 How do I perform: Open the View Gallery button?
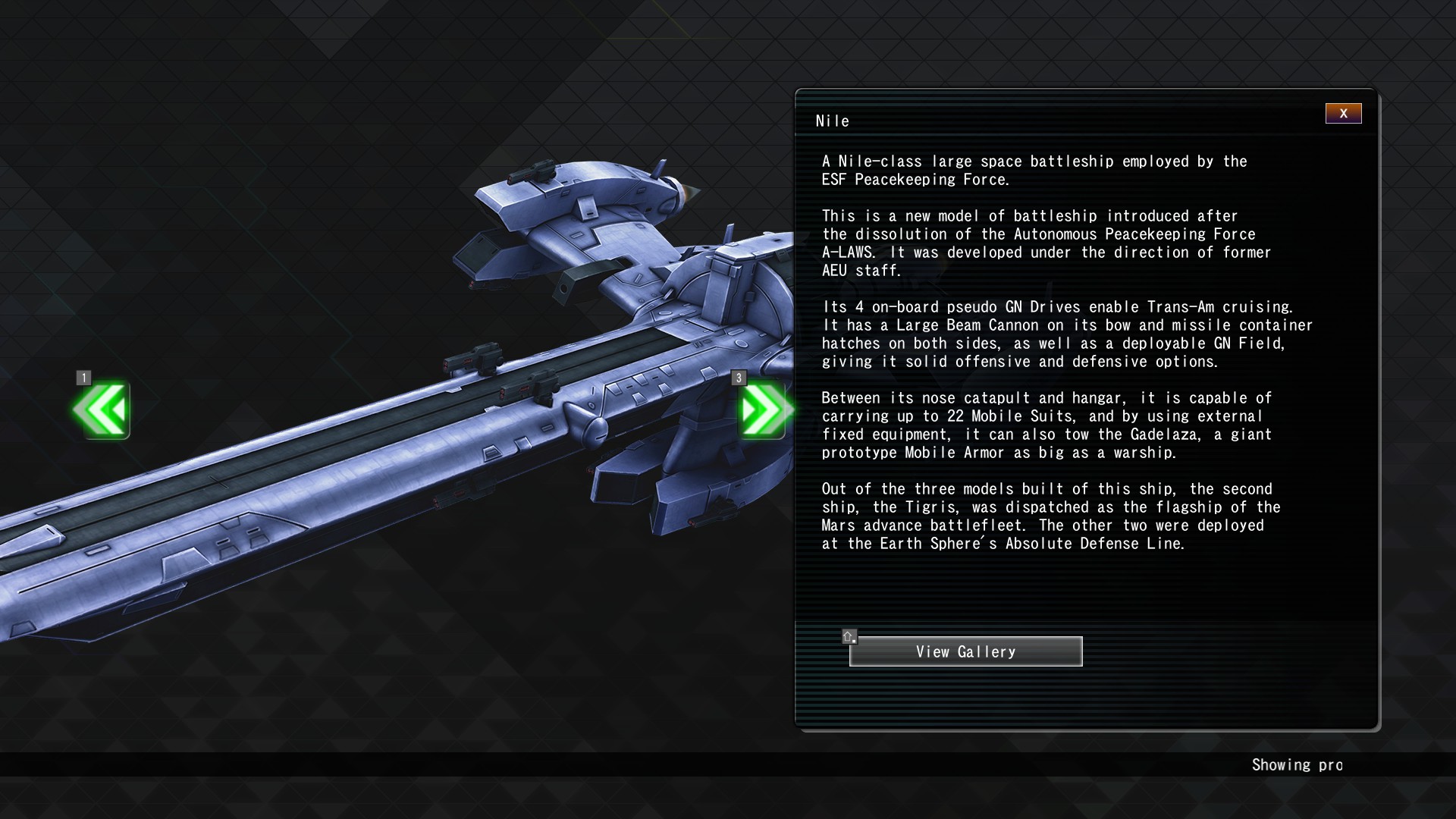(x=965, y=651)
